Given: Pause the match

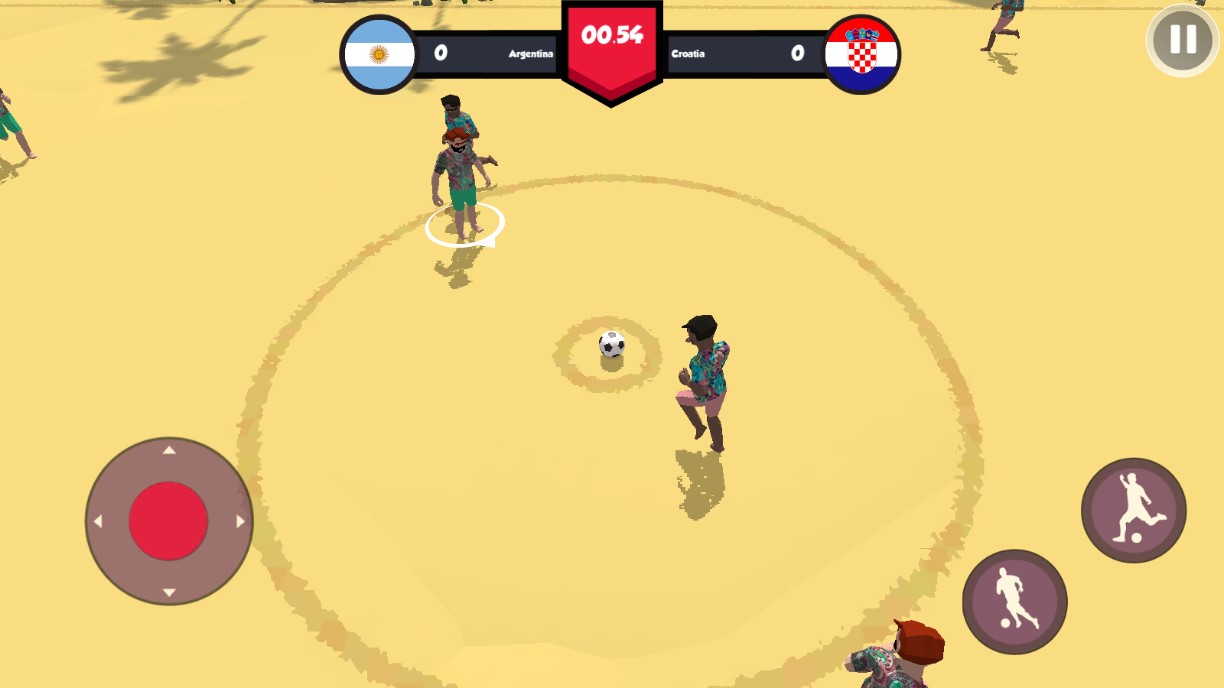Looking at the screenshot, I should point(1182,40).
